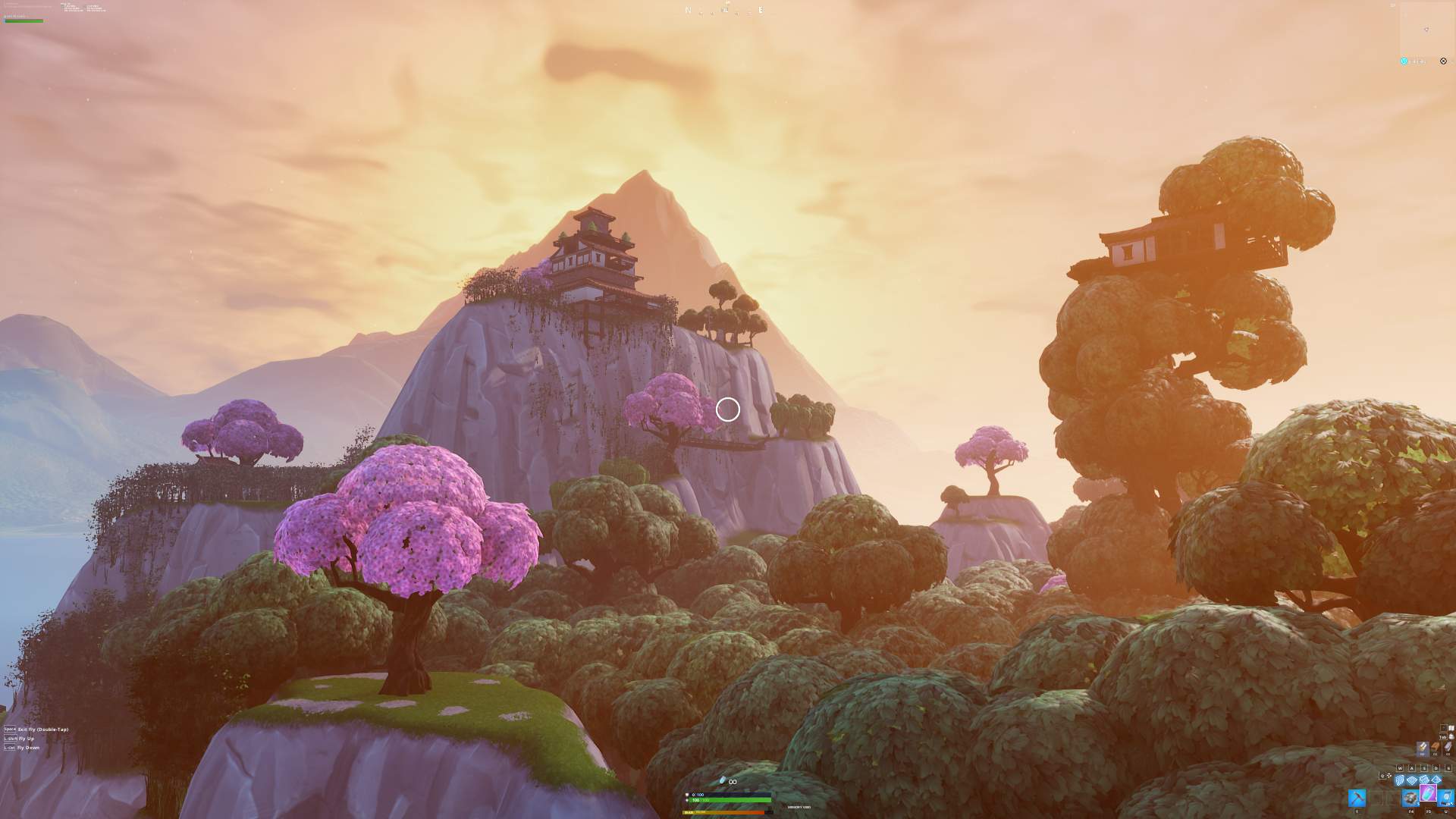Click the Tab key inventory indicator
1456x819 pixels.
pyautogui.click(x=1443, y=736)
